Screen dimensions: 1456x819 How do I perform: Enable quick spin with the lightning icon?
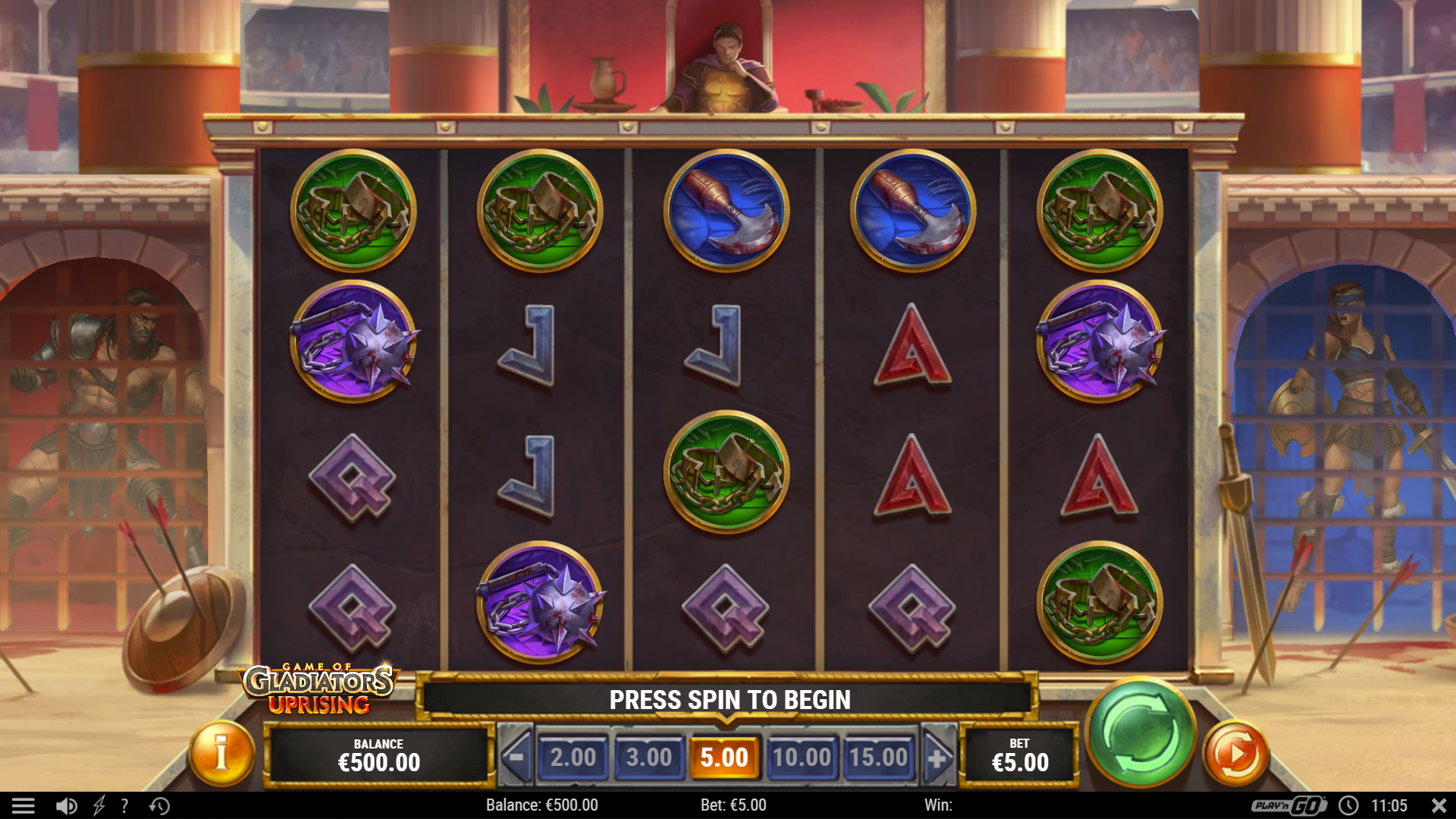pos(99,805)
